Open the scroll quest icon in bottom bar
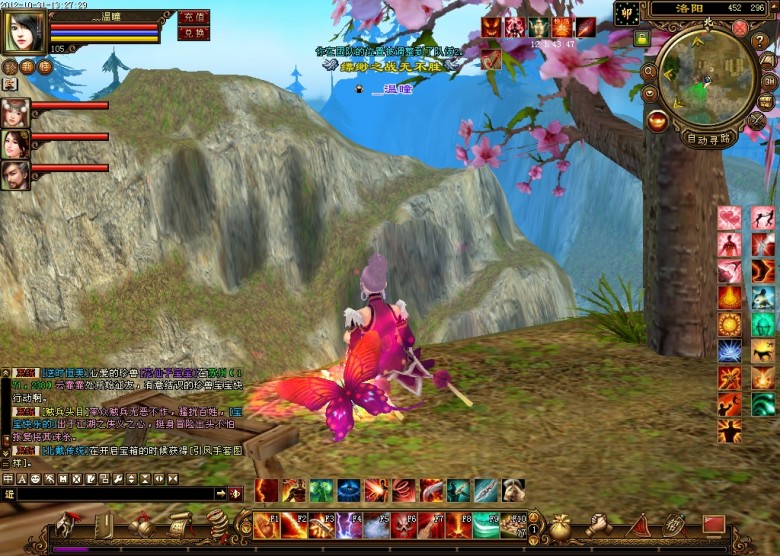The height and width of the screenshot is (556, 780). click(x=180, y=523)
